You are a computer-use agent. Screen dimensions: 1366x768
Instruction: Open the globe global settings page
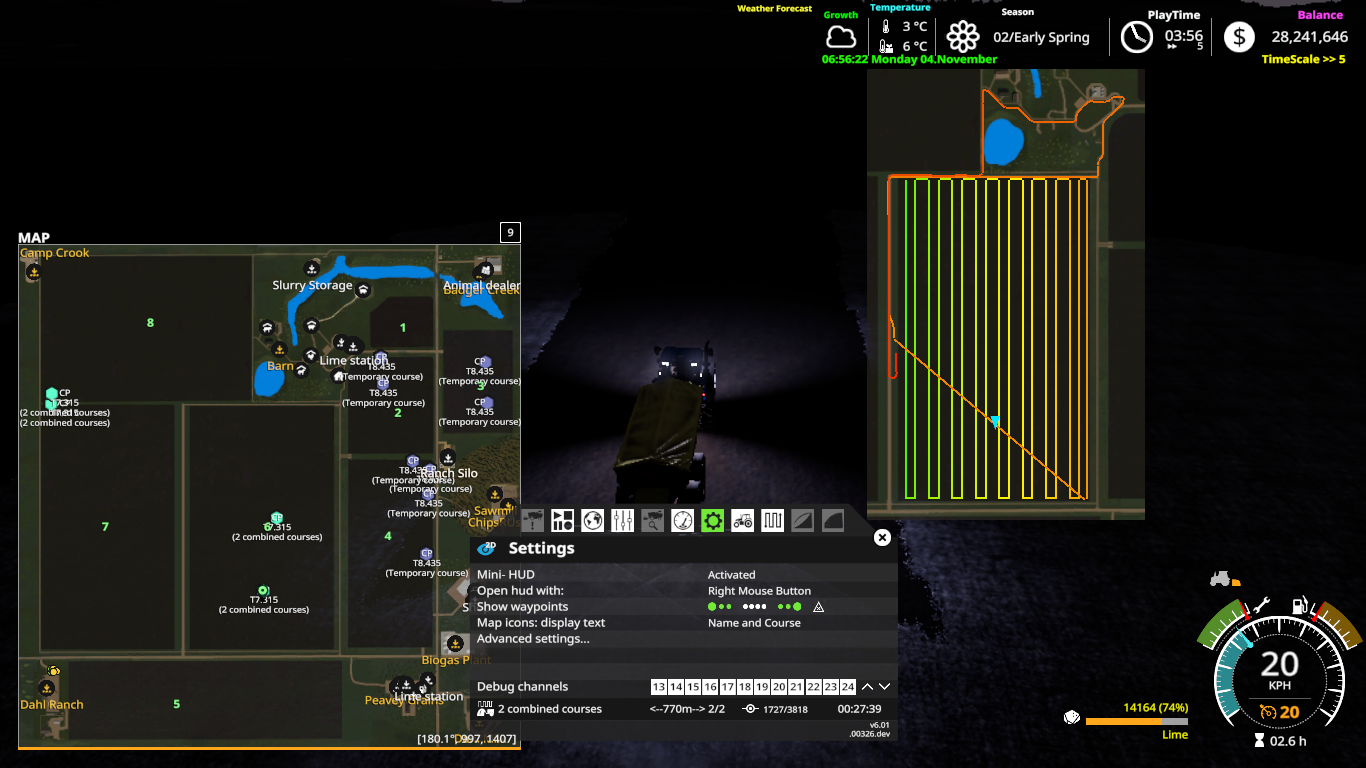coord(592,520)
